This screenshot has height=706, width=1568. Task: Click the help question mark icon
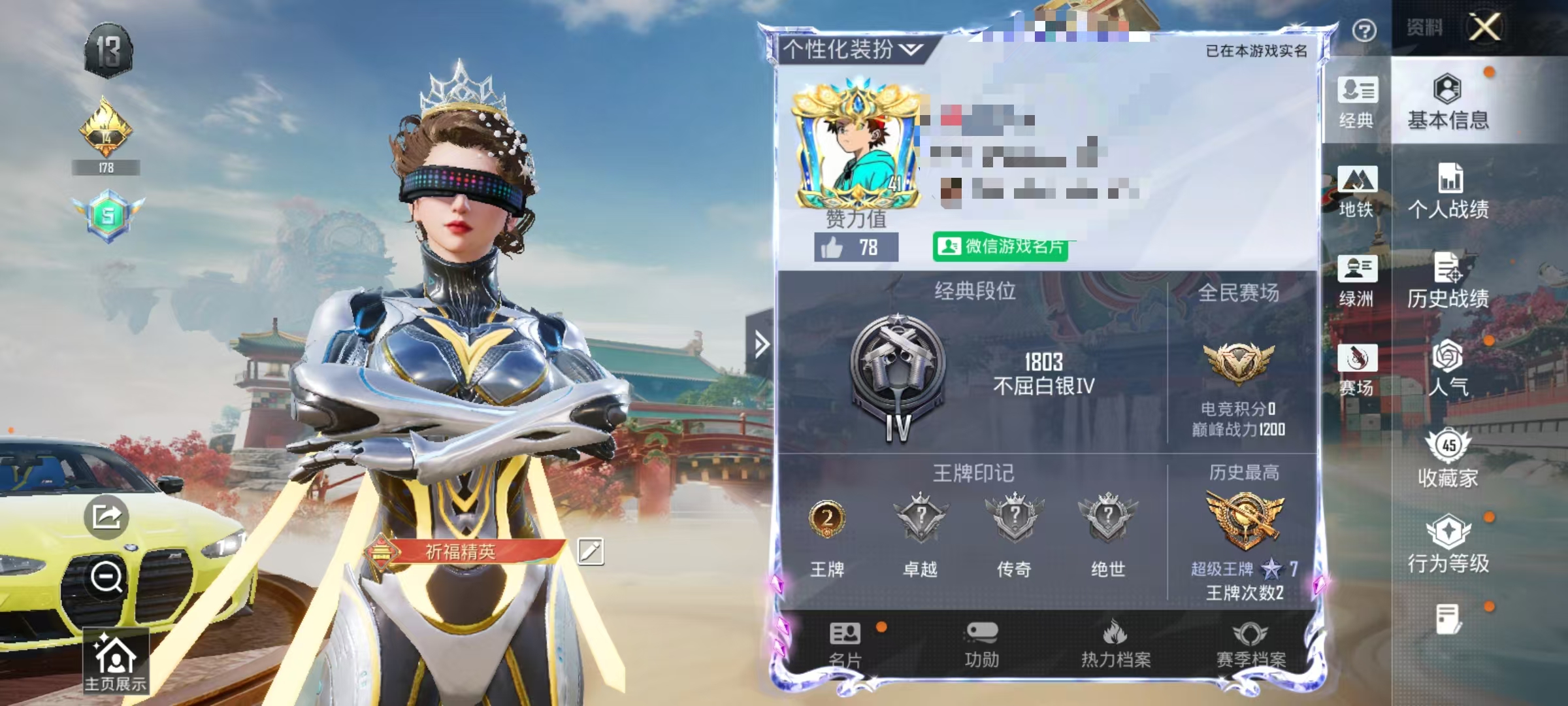[1364, 29]
